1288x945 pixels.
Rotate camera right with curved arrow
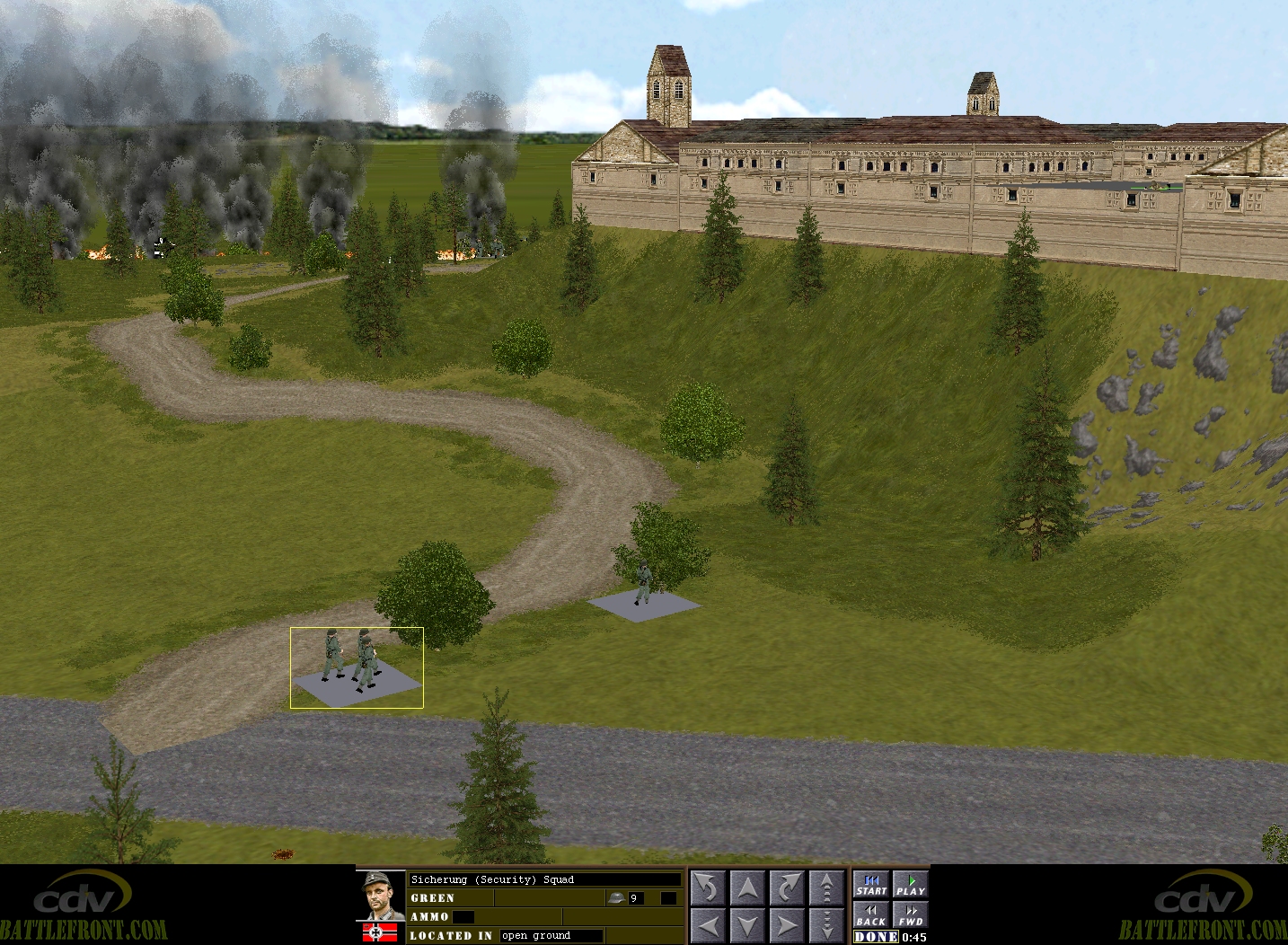click(x=787, y=888)
